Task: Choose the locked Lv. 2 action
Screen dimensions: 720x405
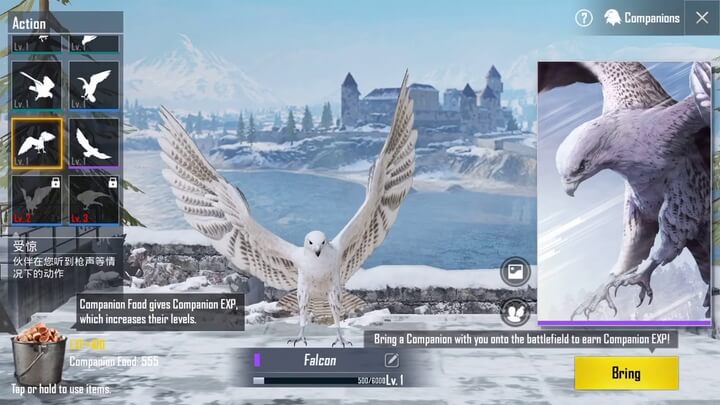Action: tap(37, 199)
